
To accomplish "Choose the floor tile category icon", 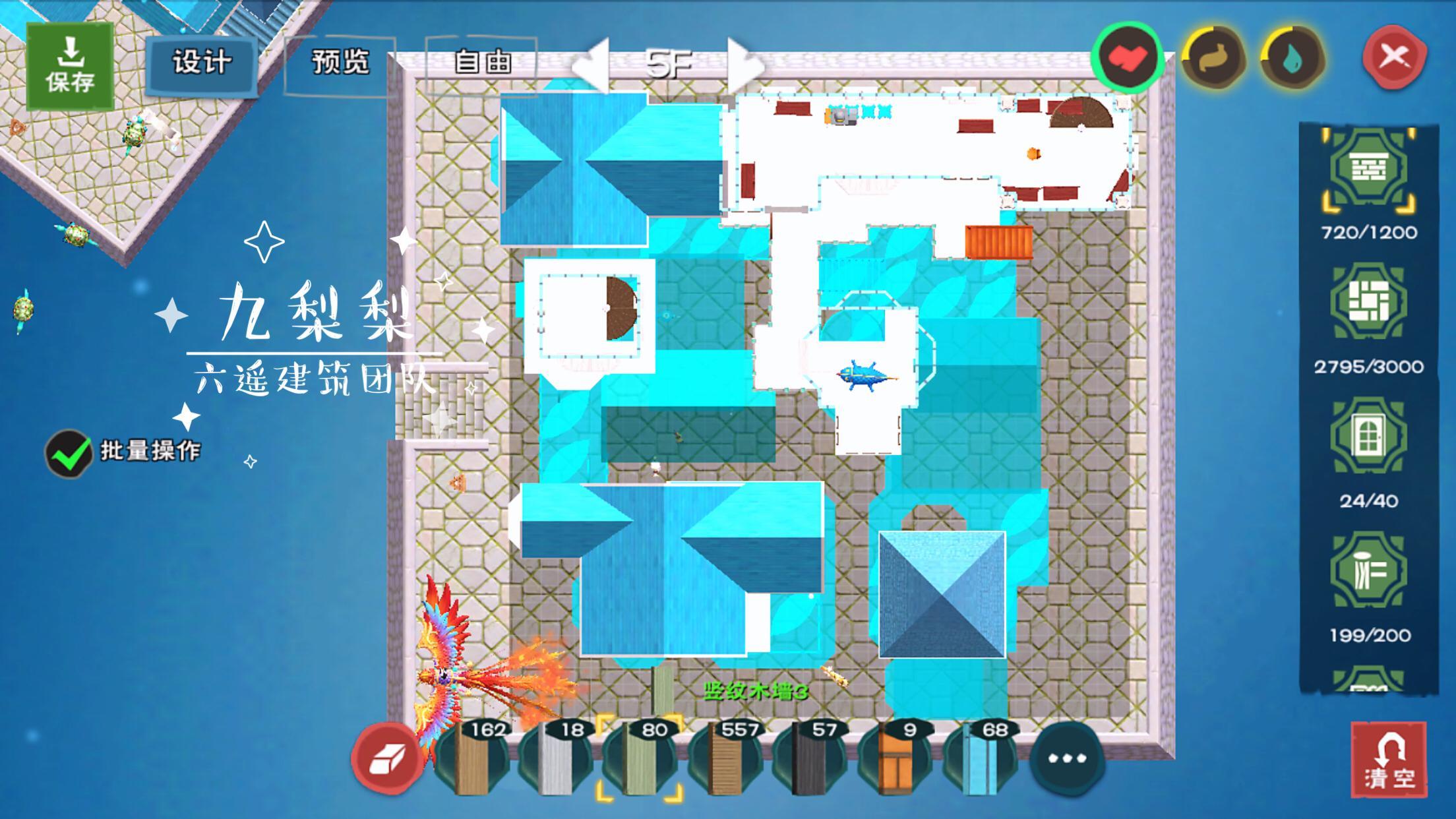I will click(1368, 303).
